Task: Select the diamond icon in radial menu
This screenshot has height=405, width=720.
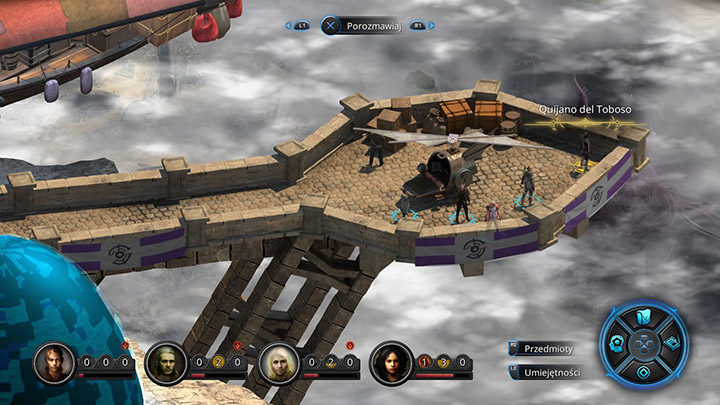Action: [x=645, y=371]
